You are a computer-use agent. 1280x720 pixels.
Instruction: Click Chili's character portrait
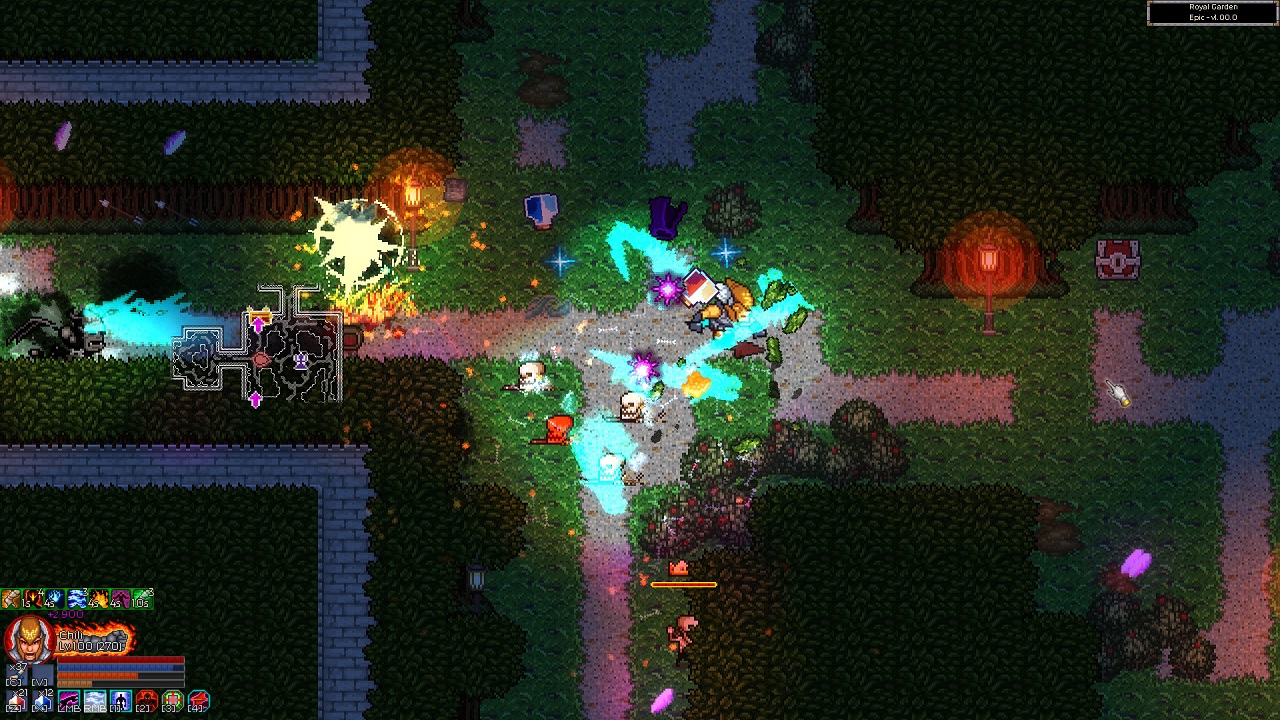point(29,636)
